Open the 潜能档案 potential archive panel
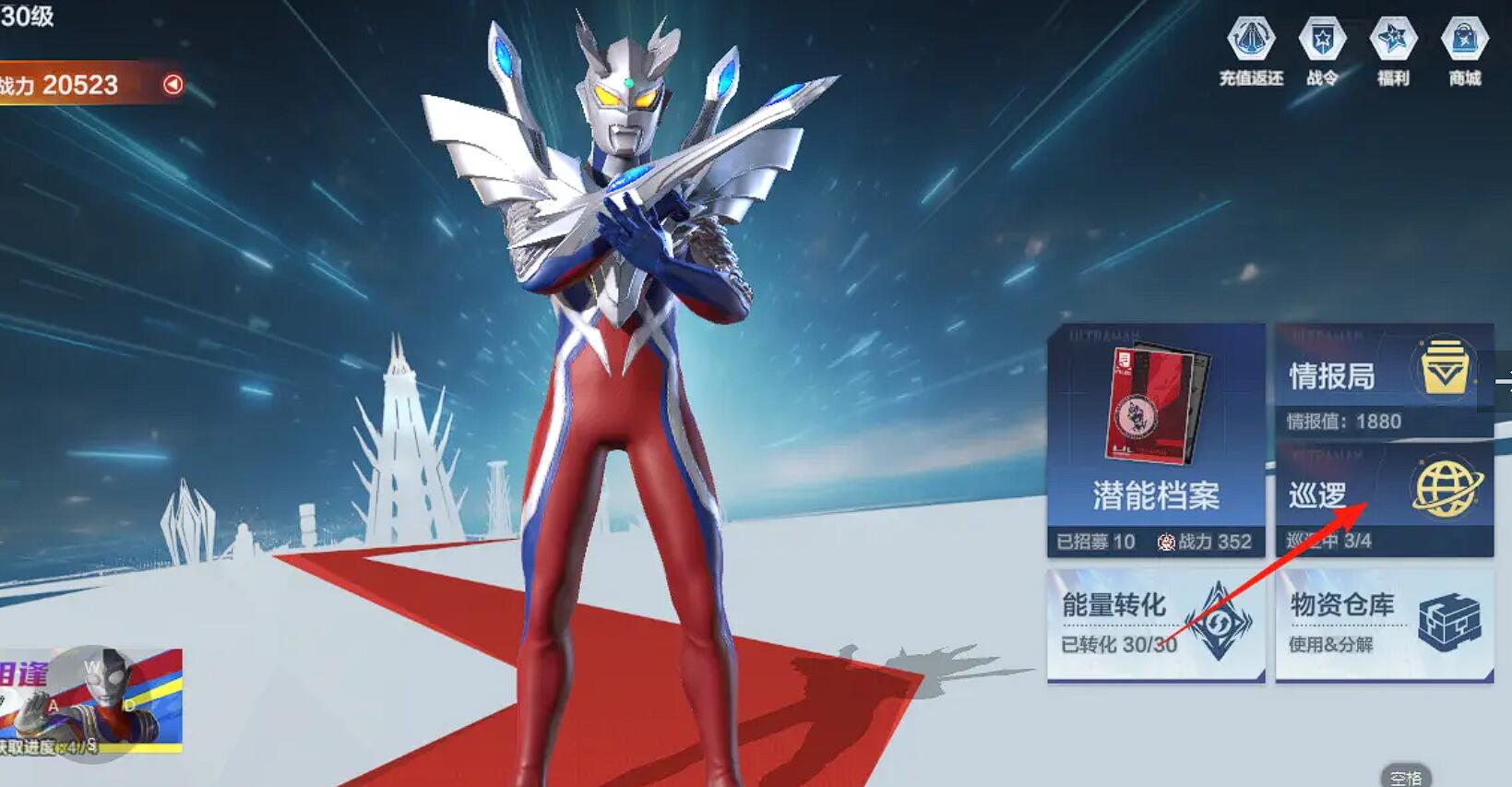The image size is (1512, 787). click(x=1154, y=496)
